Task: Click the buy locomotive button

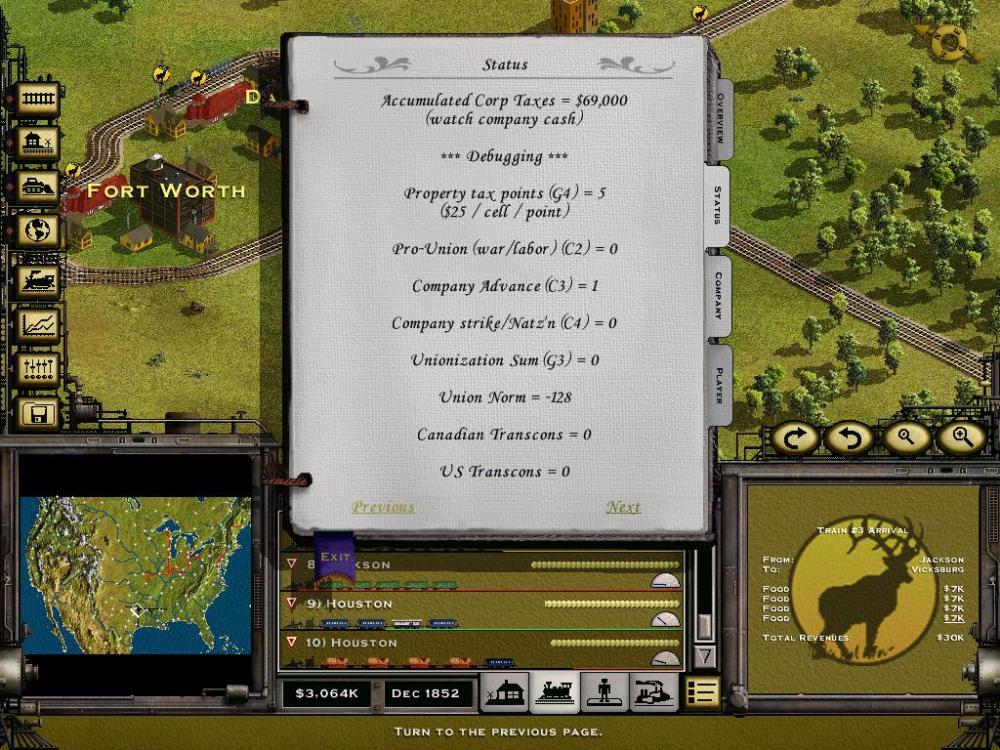Action: pyautogui.click(x=39, y=279)
